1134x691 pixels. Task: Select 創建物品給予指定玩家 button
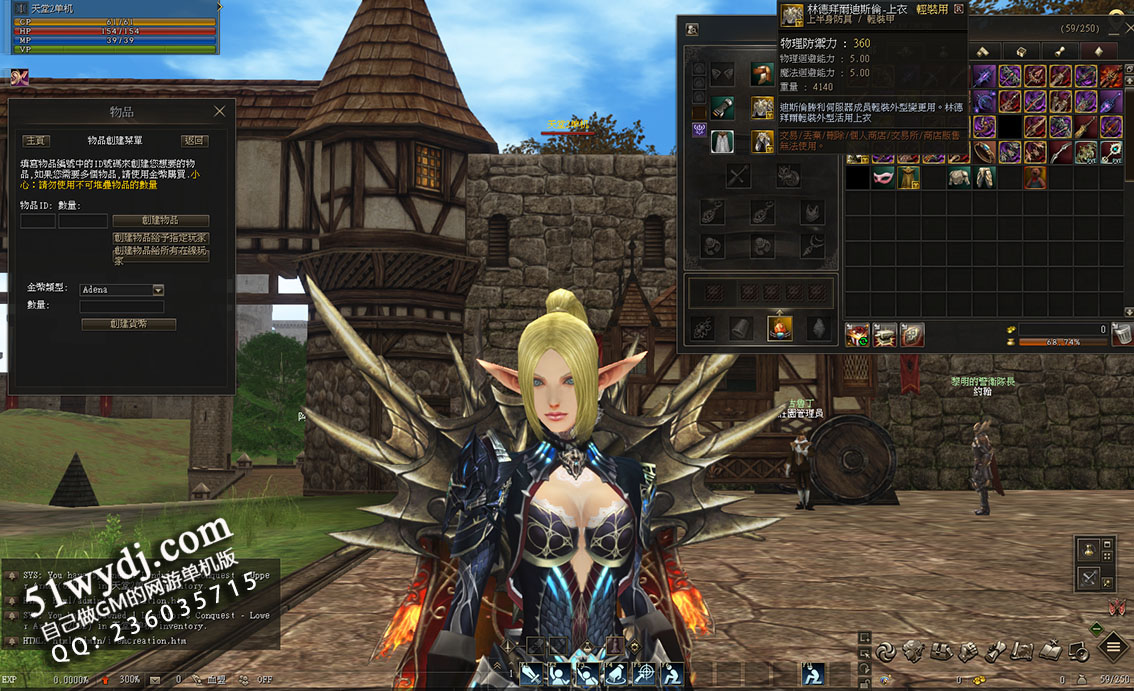pyautogui.click(x=161, y=238)
